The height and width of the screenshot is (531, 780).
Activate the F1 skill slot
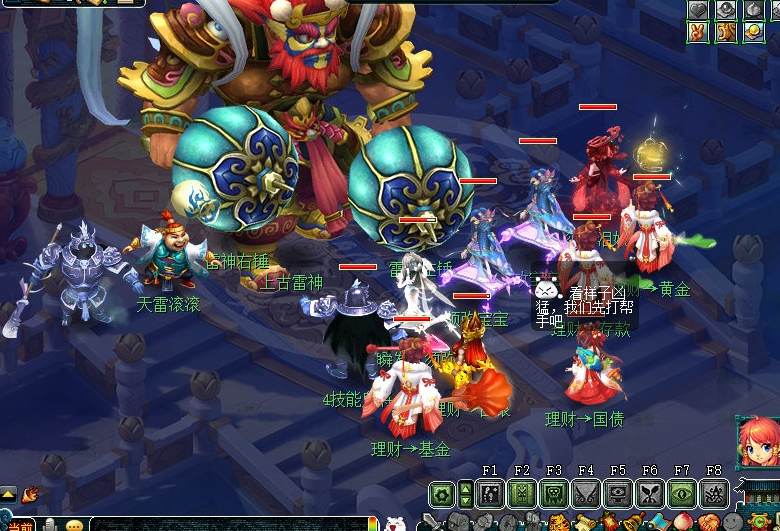(490, 494)
